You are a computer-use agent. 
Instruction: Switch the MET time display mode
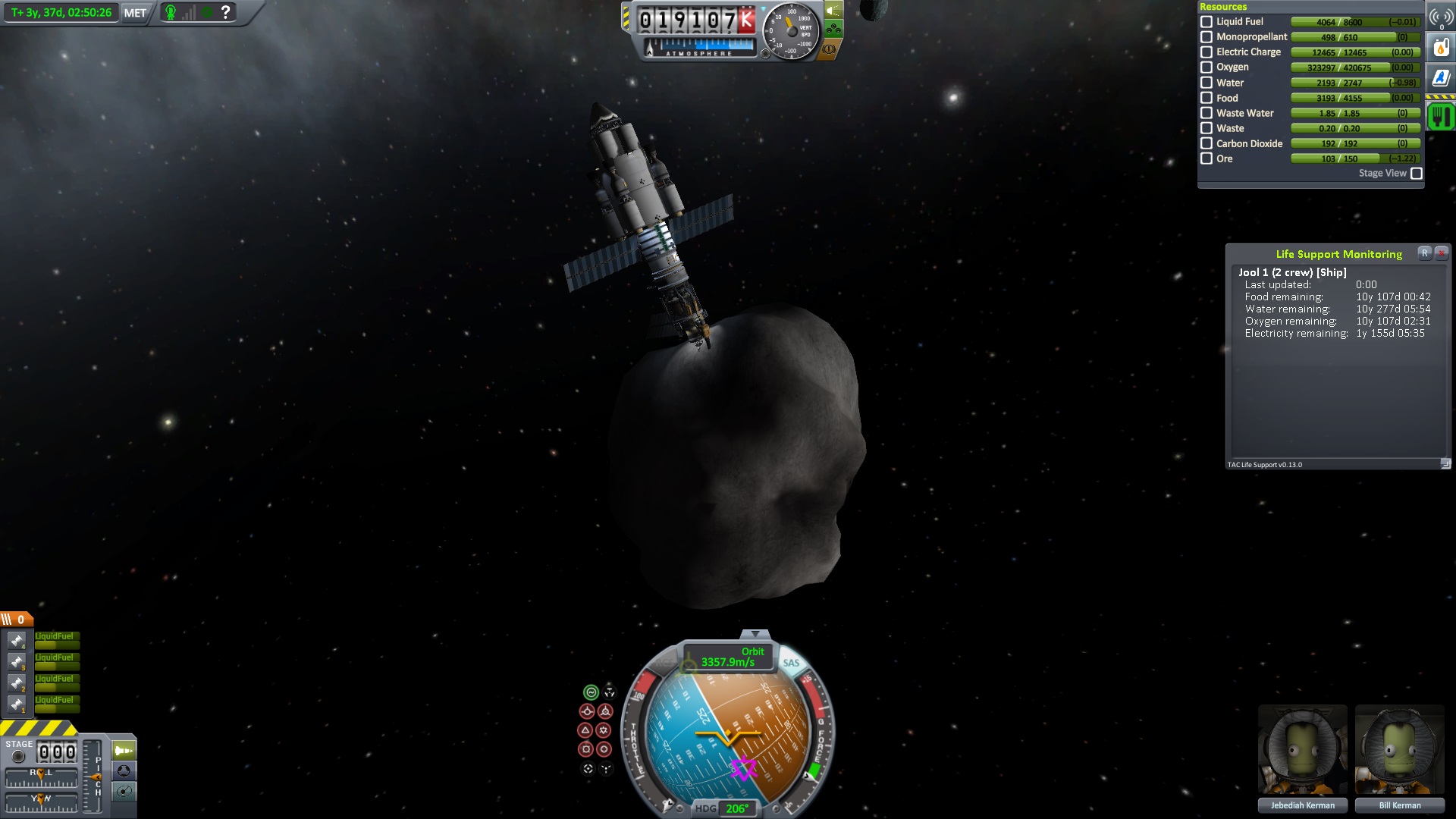(x=135, y=13)
